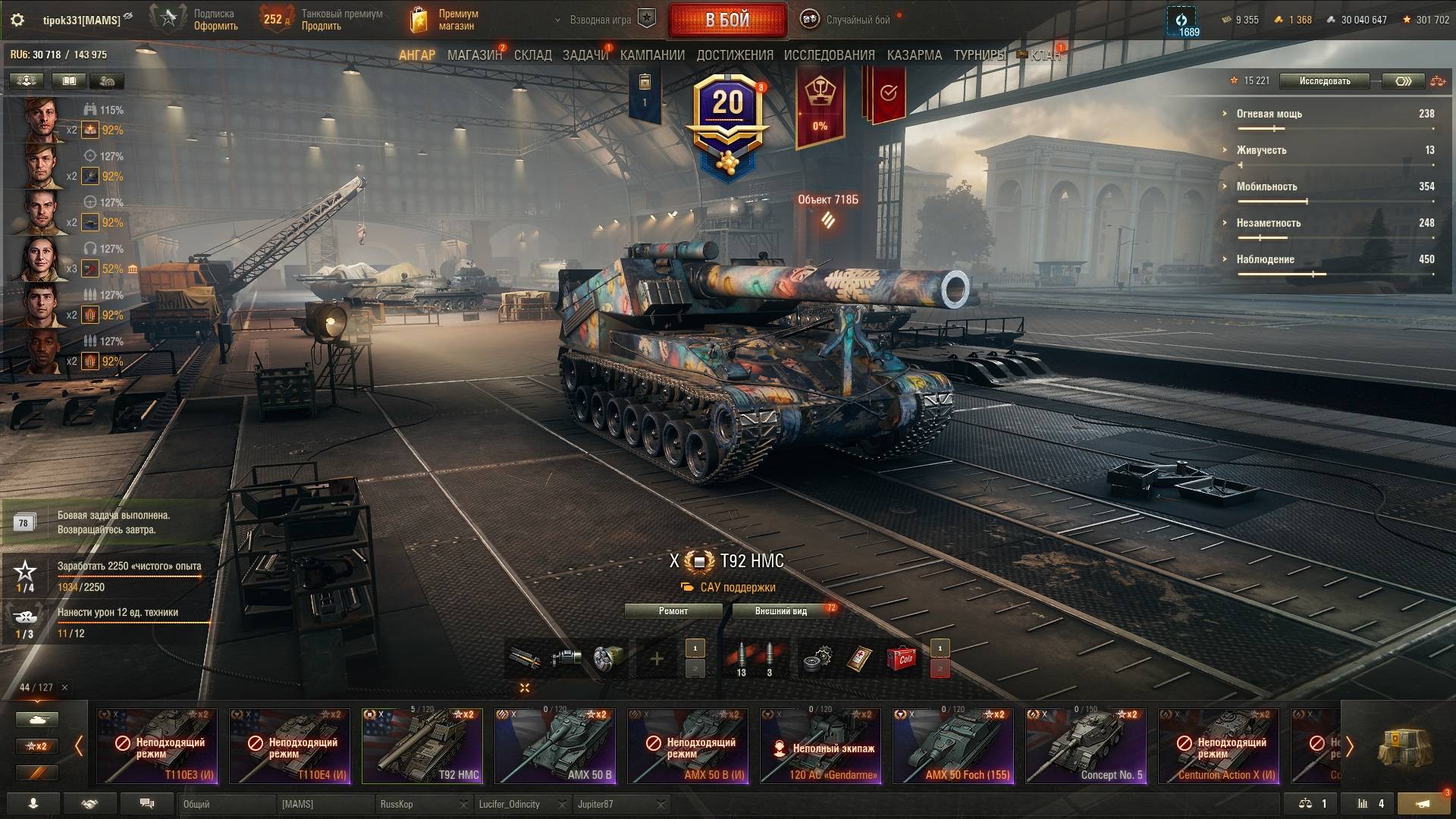The width and height of the screenshot is (1456, 819).
Task: Switch to the МАГАЗИН tab
Action: click(x=474, y=55)
